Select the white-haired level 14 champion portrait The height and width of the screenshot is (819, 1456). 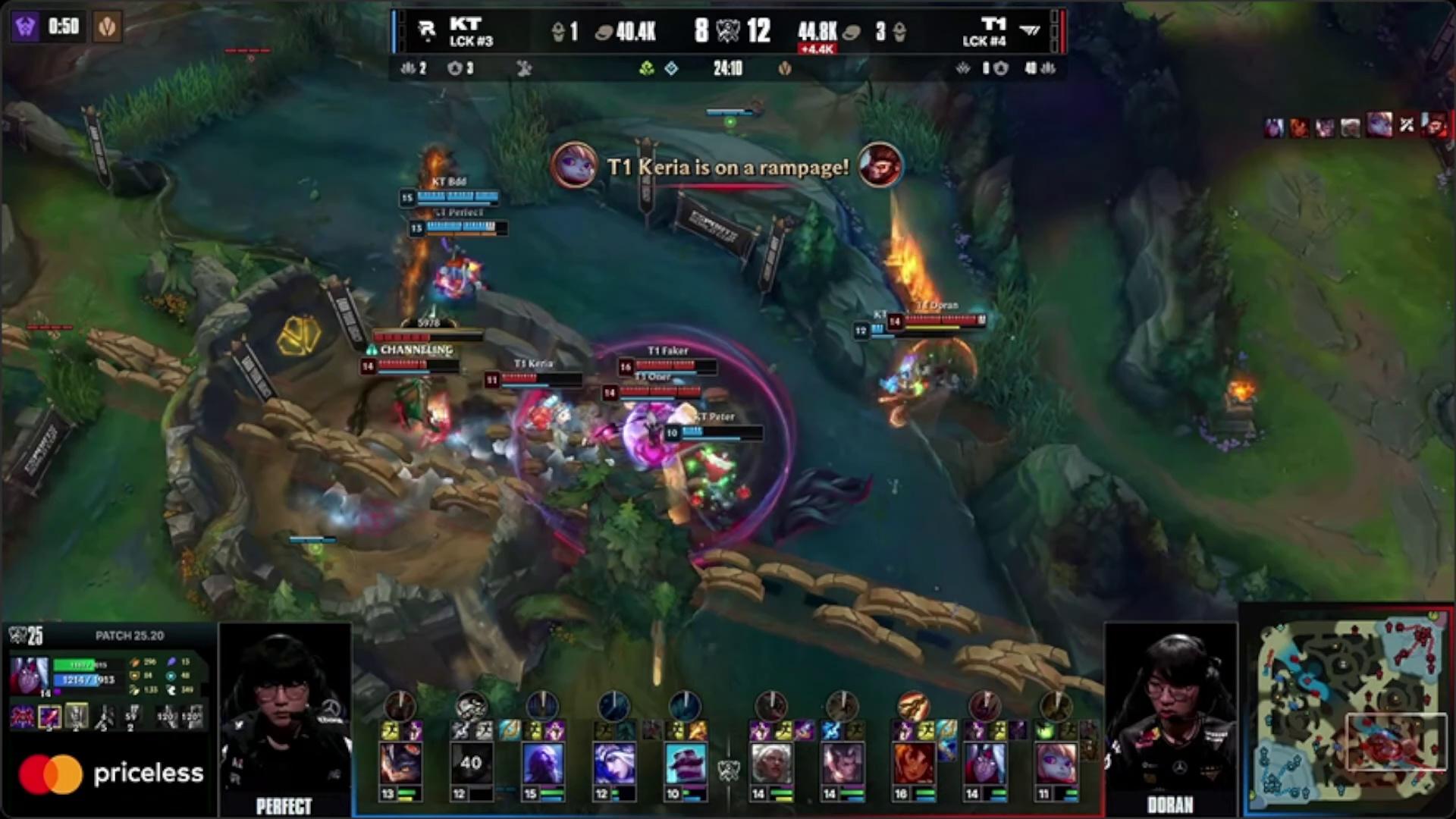[770, 763]
